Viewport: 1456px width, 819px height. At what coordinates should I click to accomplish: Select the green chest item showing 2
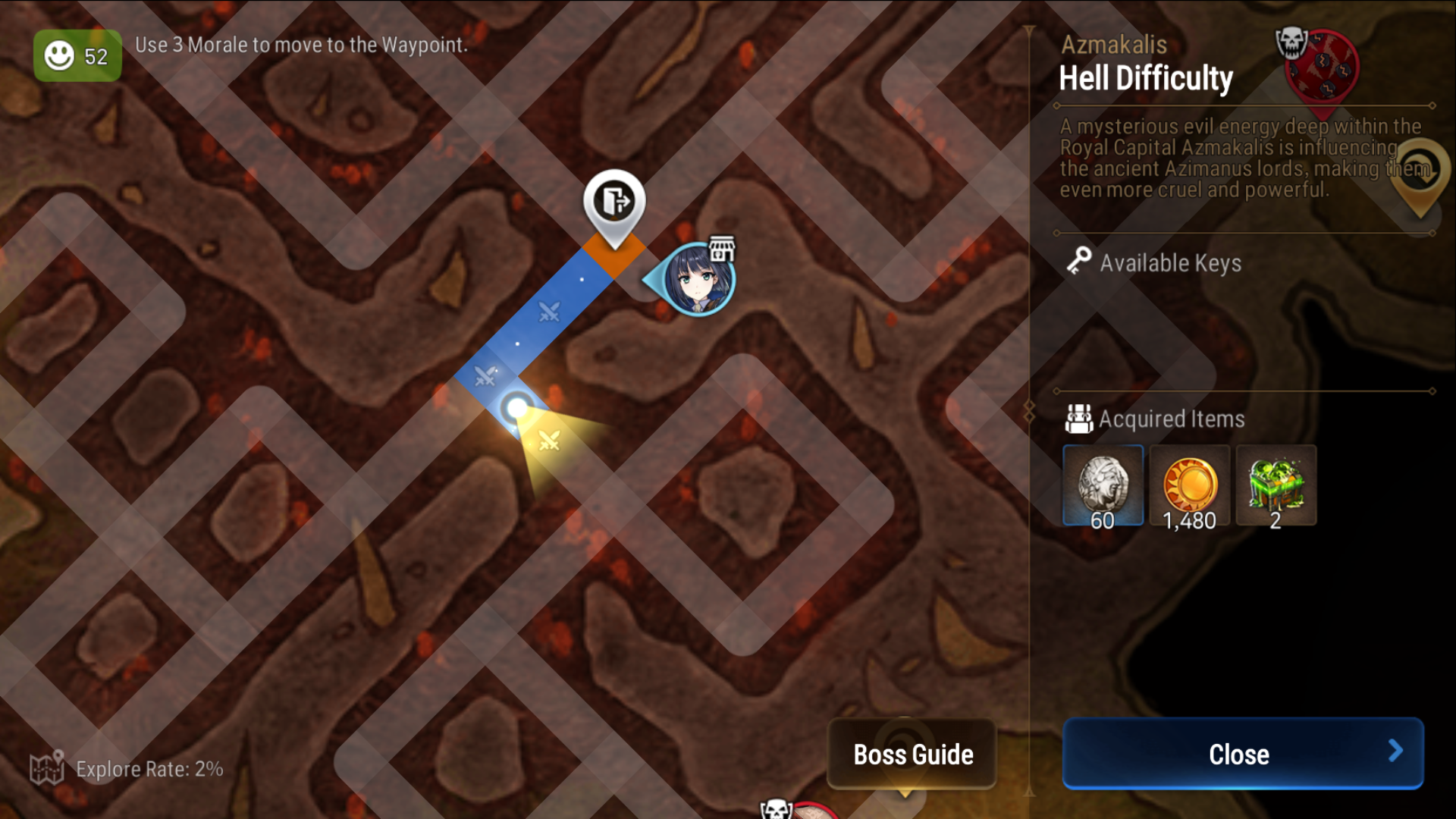1276,484
